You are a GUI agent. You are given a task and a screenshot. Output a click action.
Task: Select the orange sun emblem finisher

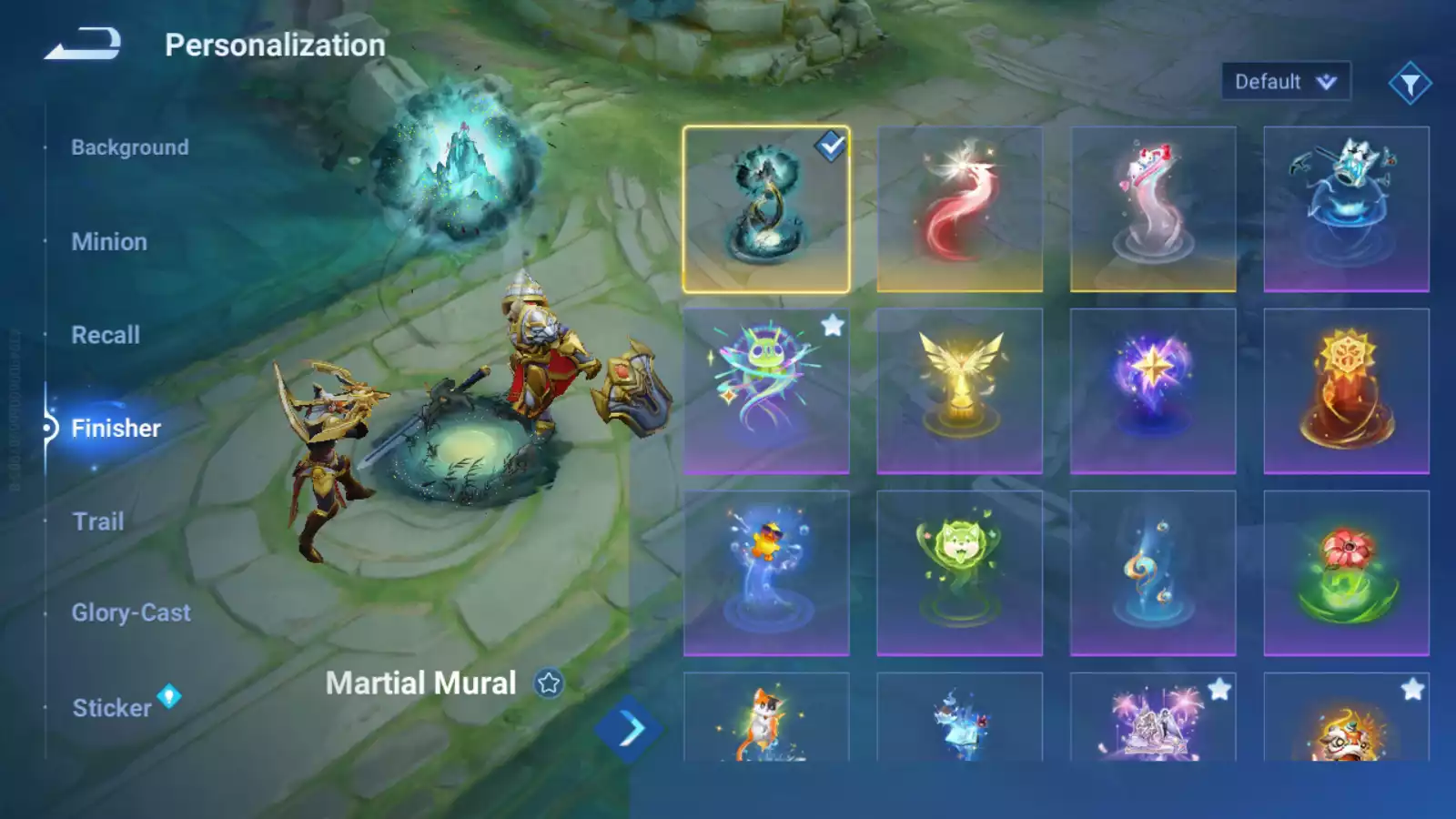[x=1346, y=391]
